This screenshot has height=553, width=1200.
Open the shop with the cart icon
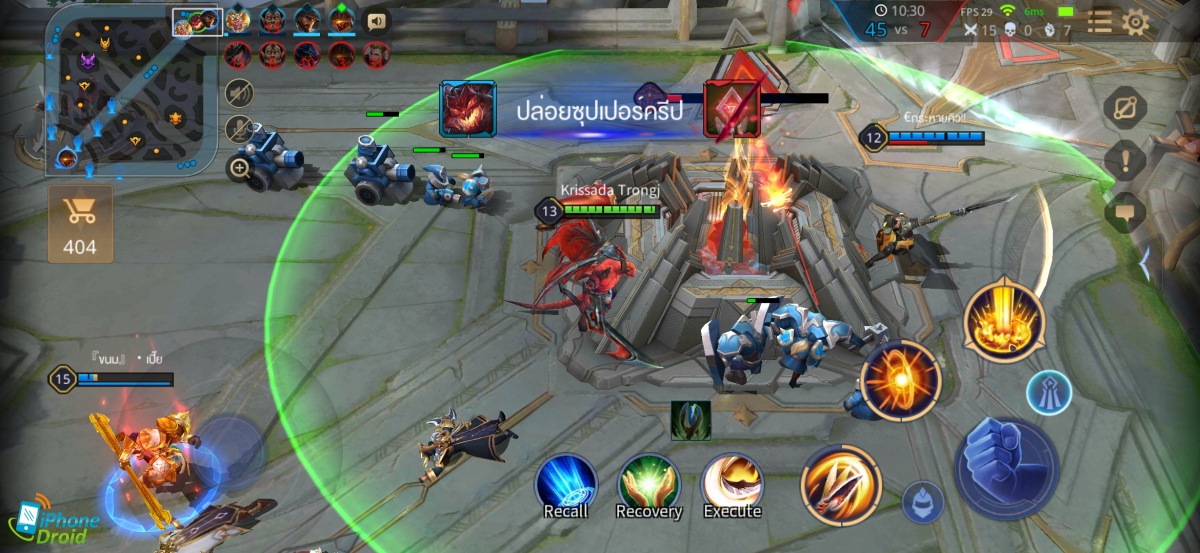[80, 222]
